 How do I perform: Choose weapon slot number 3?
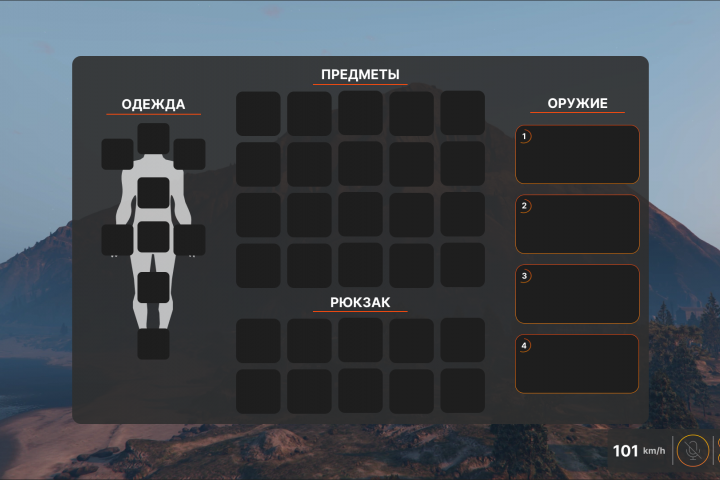(x=577, y=294)
